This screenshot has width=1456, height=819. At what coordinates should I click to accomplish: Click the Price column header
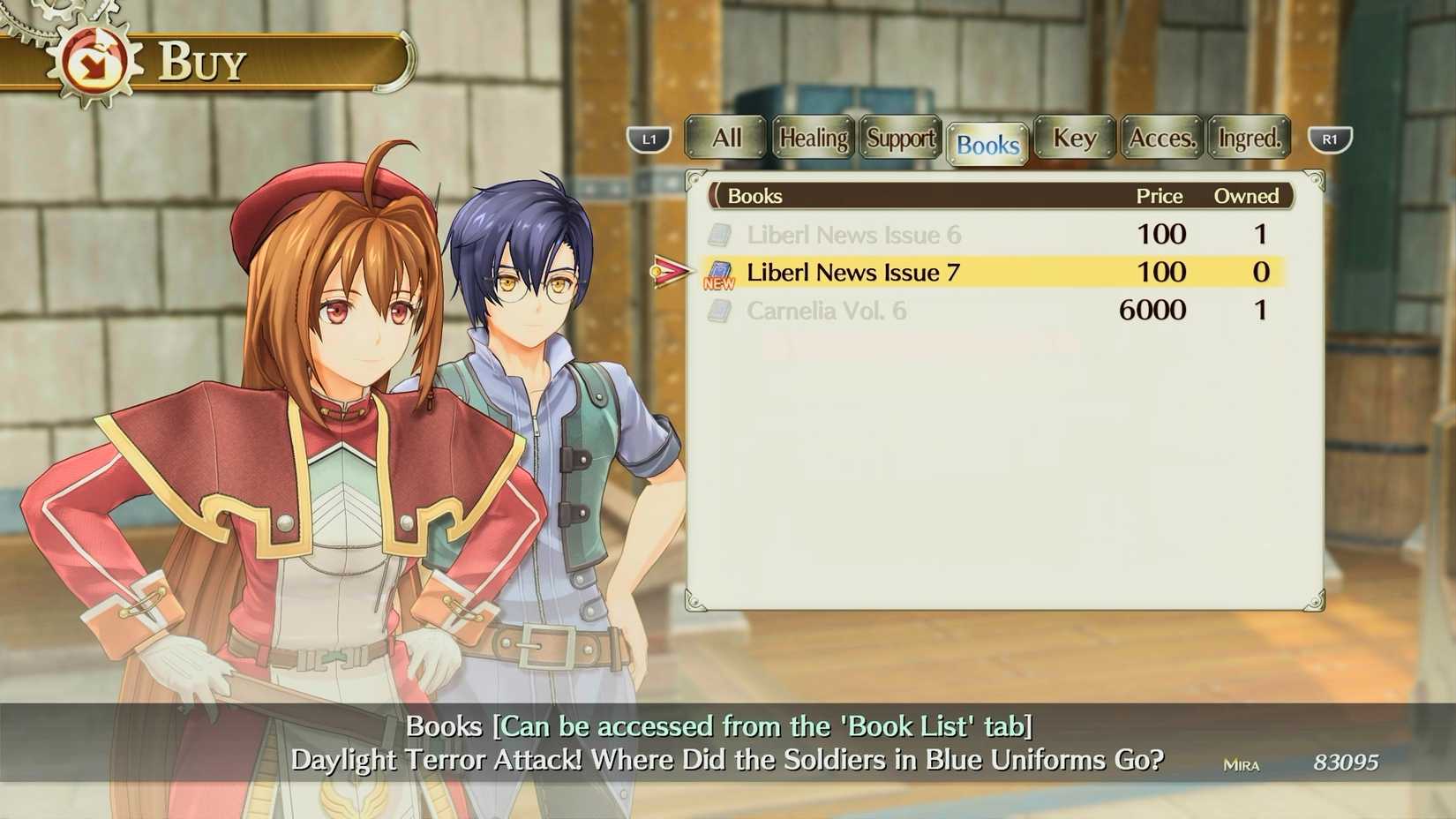[1159, 196]
